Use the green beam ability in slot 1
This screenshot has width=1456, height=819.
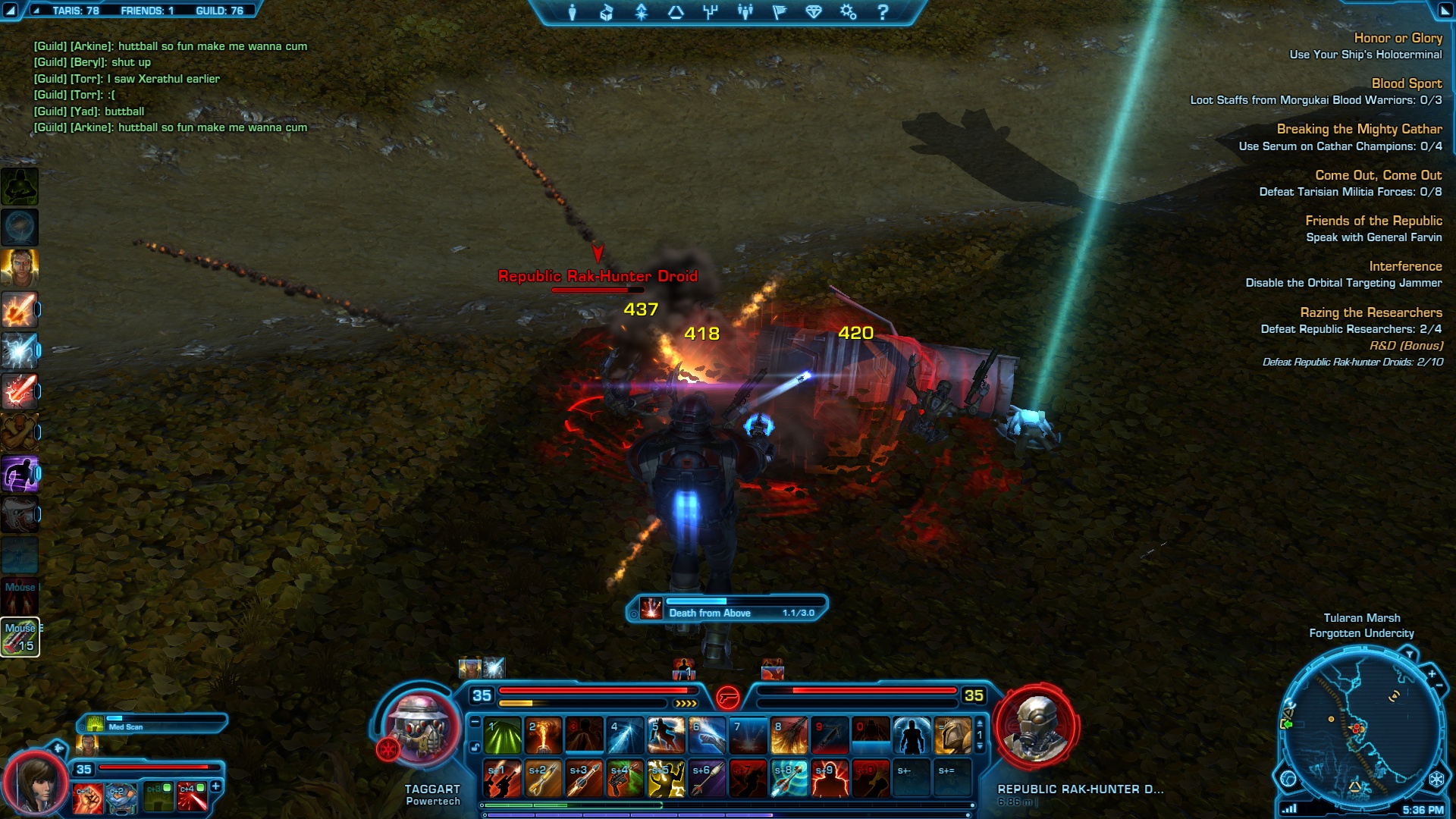(503, 736)
